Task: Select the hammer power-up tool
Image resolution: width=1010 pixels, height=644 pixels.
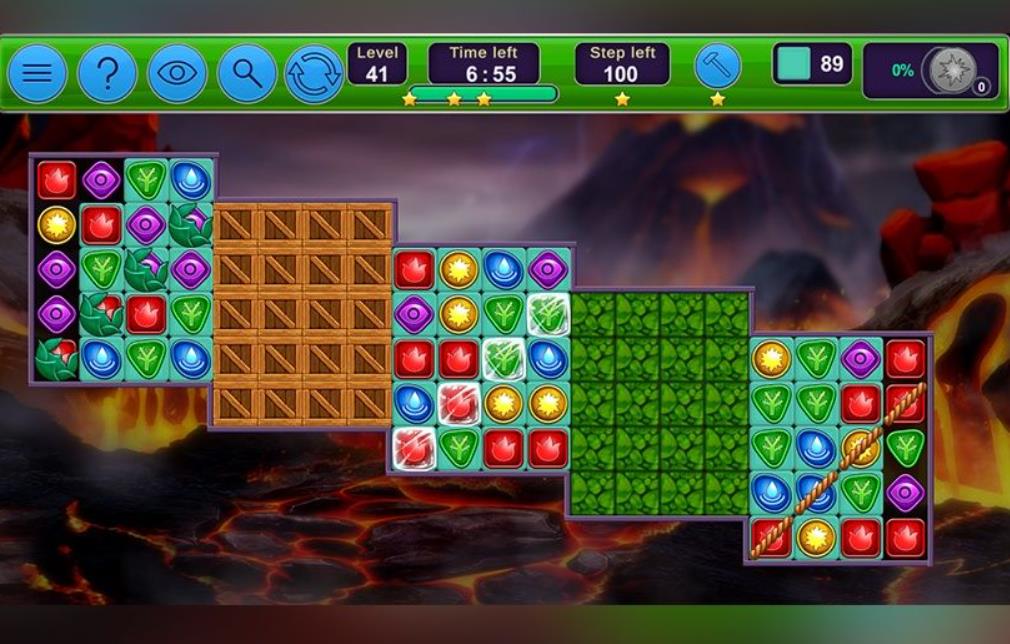Action: (x=718, y=66)
